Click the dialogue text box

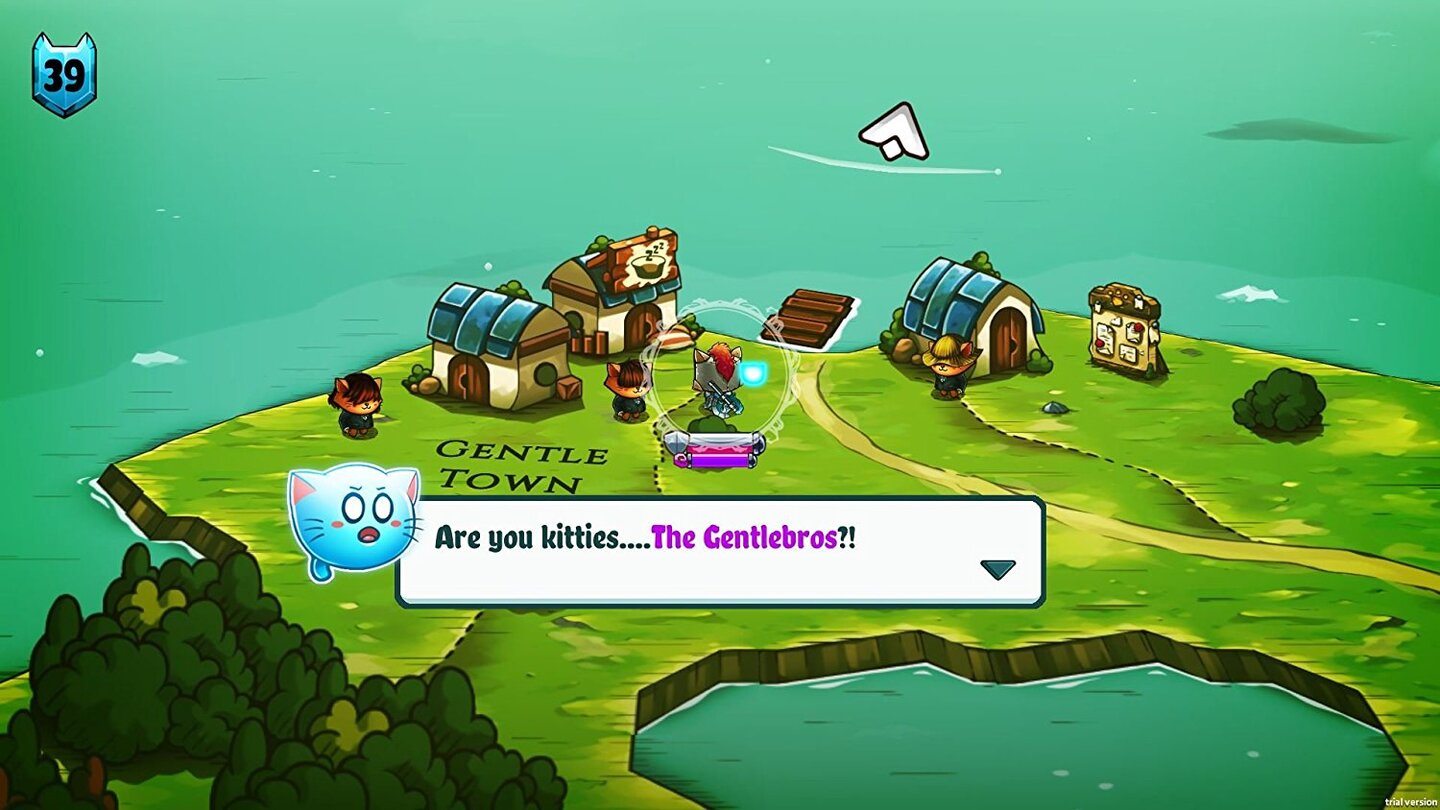(720, 550)
